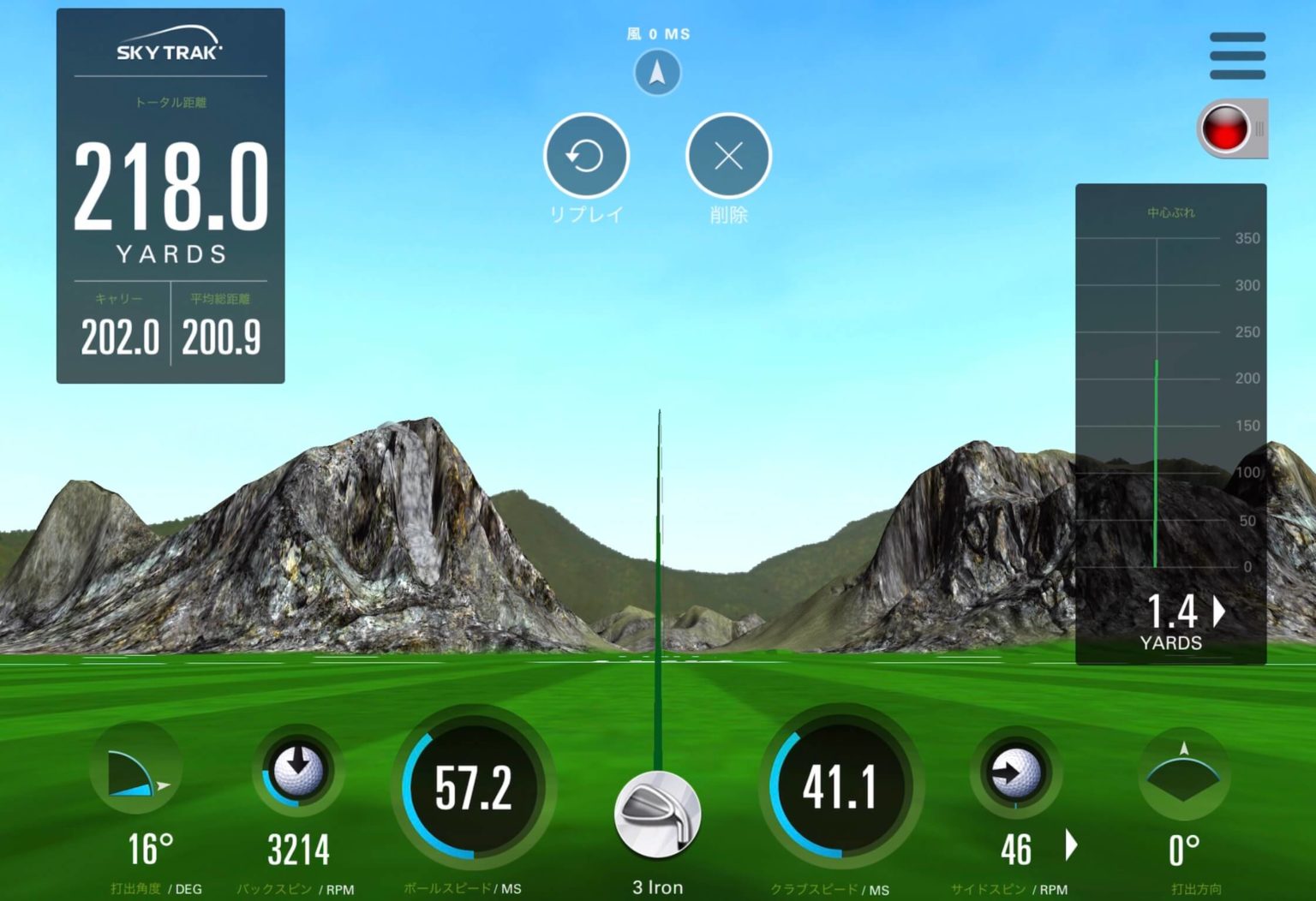Open the offline deviation chart panel
This screenshot has width=1316, height=901.
point(1170,423)
